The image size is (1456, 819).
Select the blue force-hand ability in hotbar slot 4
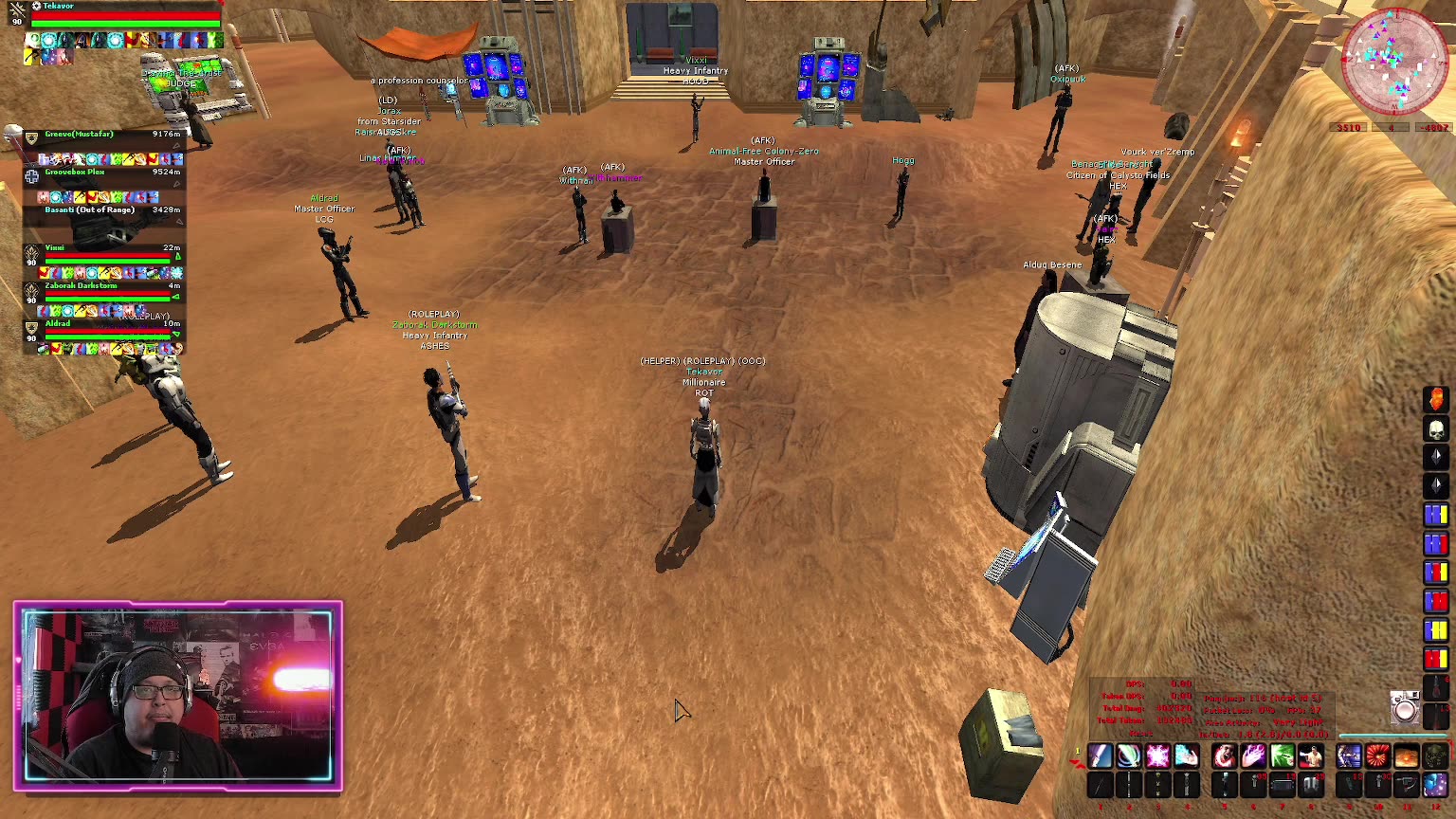(1185, 755)
